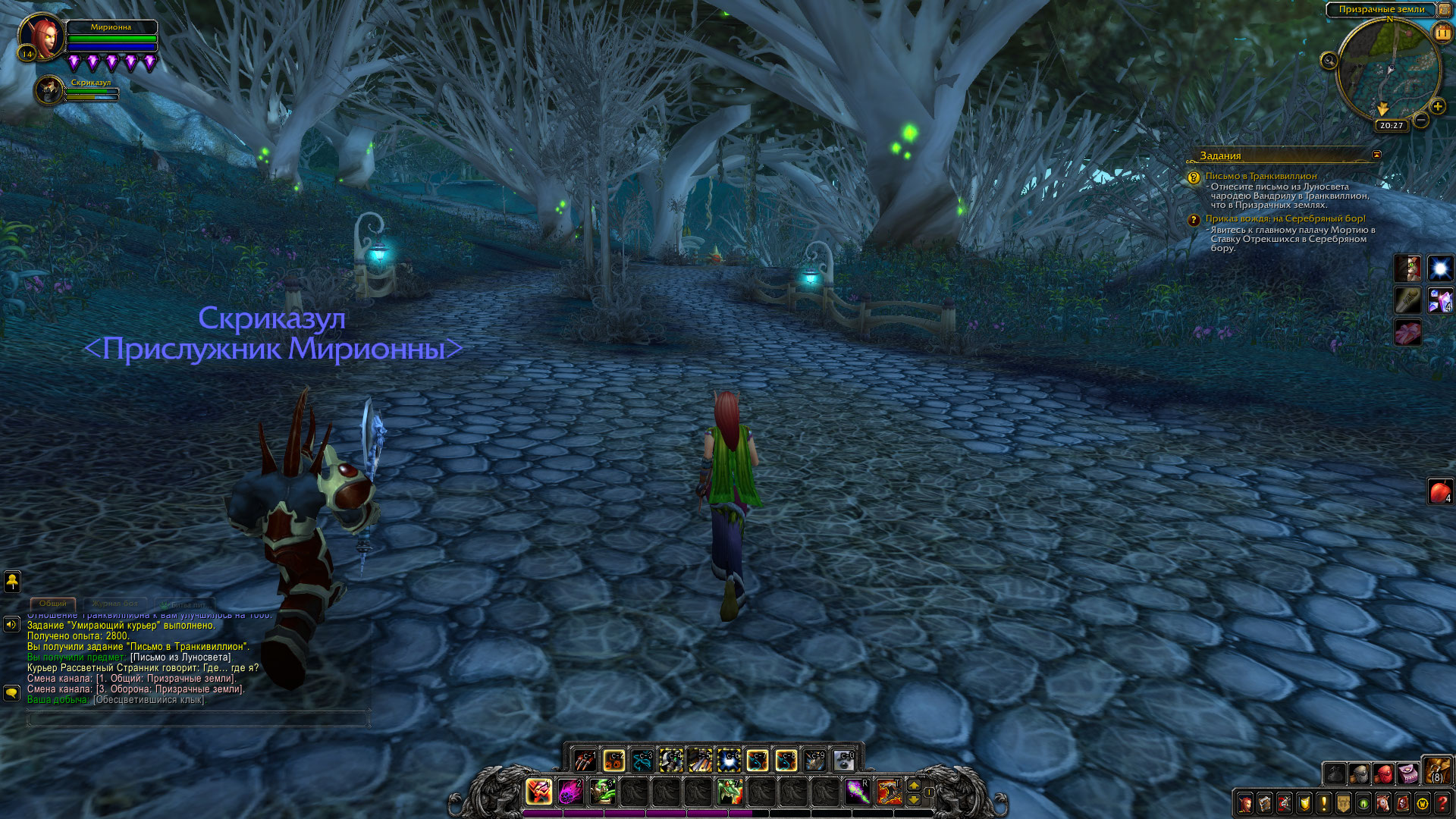Zoom out the minimap with the minus button
This screenshot has height=819, width=1456.
(1421, 120)
